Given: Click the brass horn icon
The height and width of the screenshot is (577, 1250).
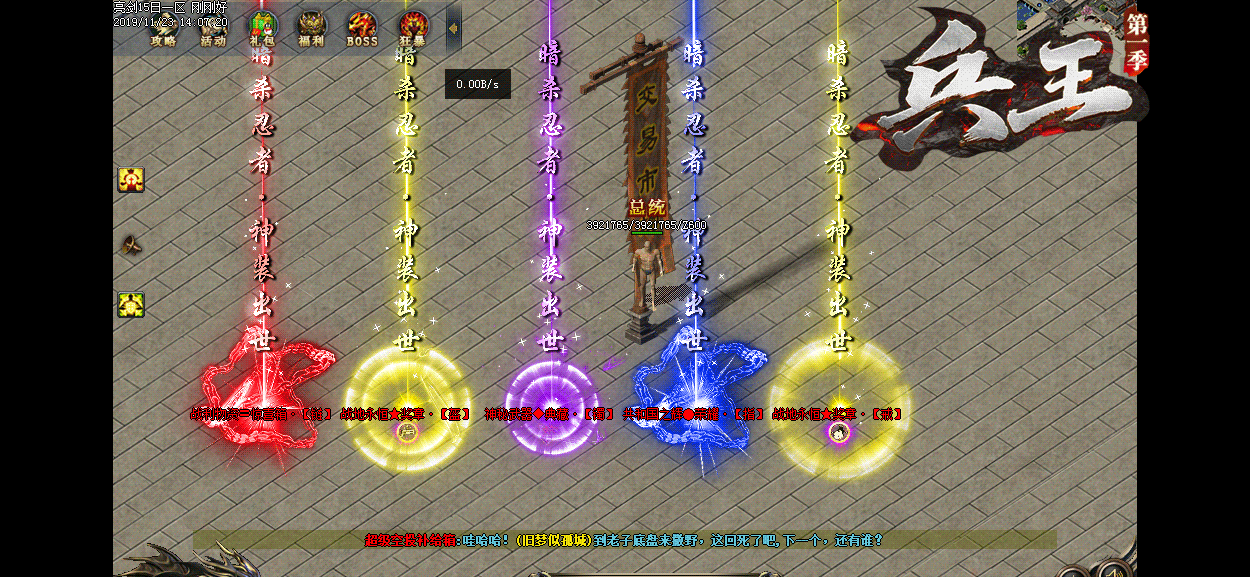Looking at the screenshot, I should tap(131, 243).
